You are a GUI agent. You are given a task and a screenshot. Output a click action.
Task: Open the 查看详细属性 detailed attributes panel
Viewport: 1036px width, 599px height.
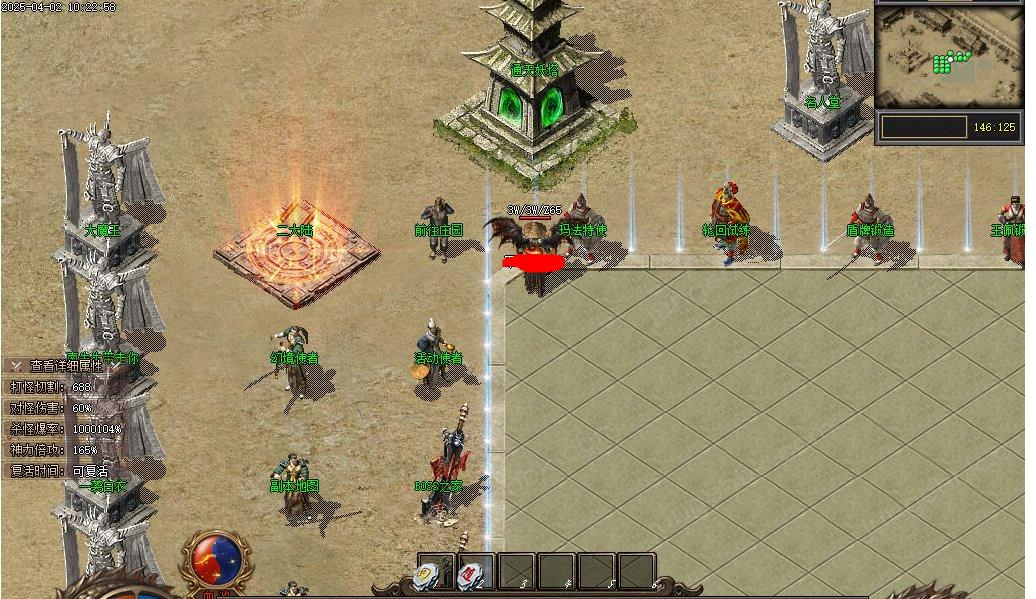coord(66,366)
